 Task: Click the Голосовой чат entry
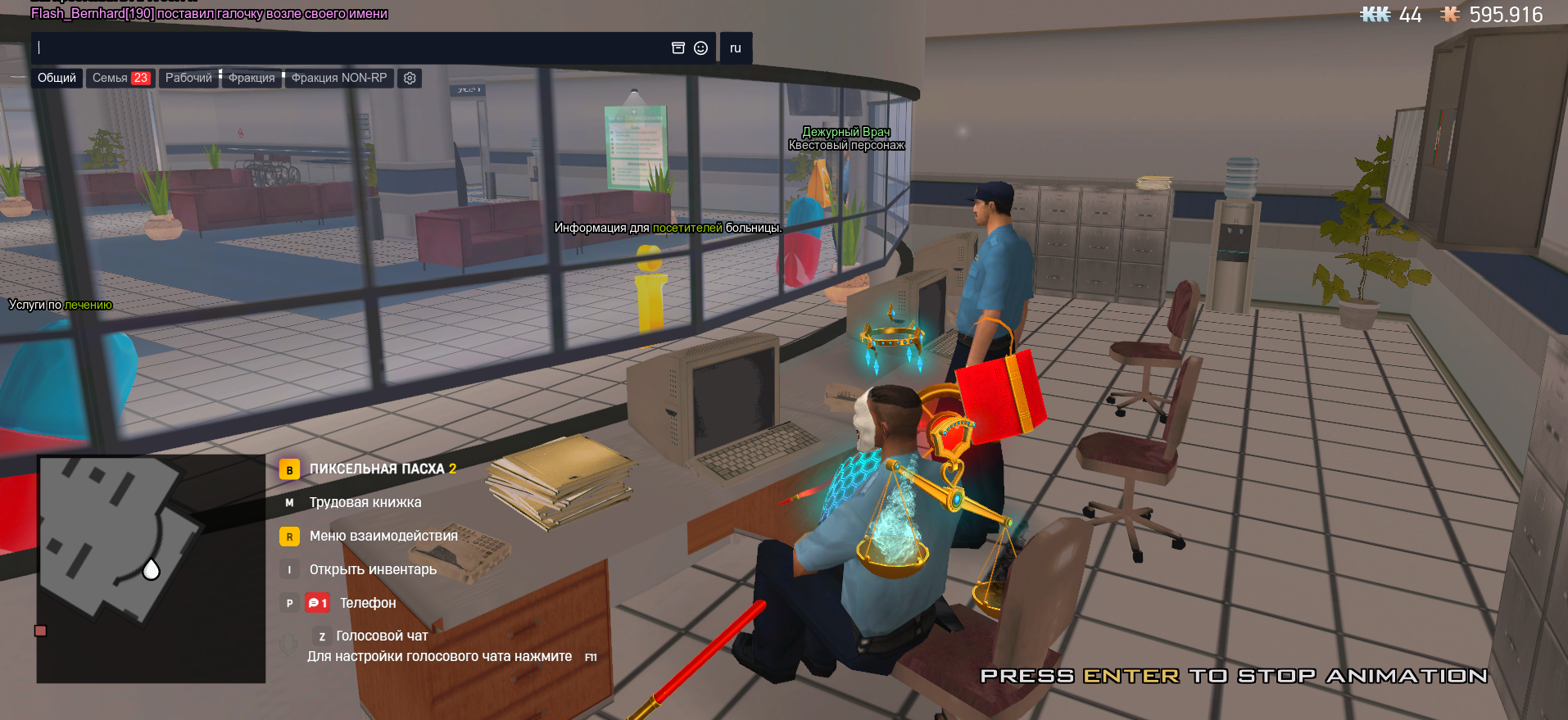click(x=381, y=636)
